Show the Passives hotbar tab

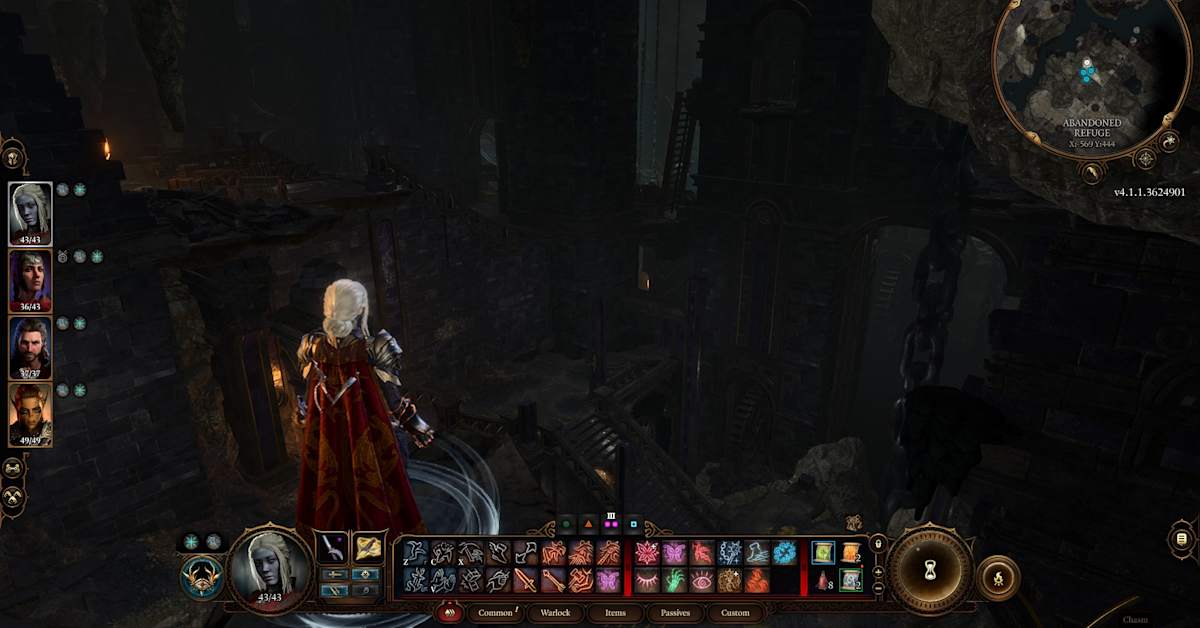(675, 612)
